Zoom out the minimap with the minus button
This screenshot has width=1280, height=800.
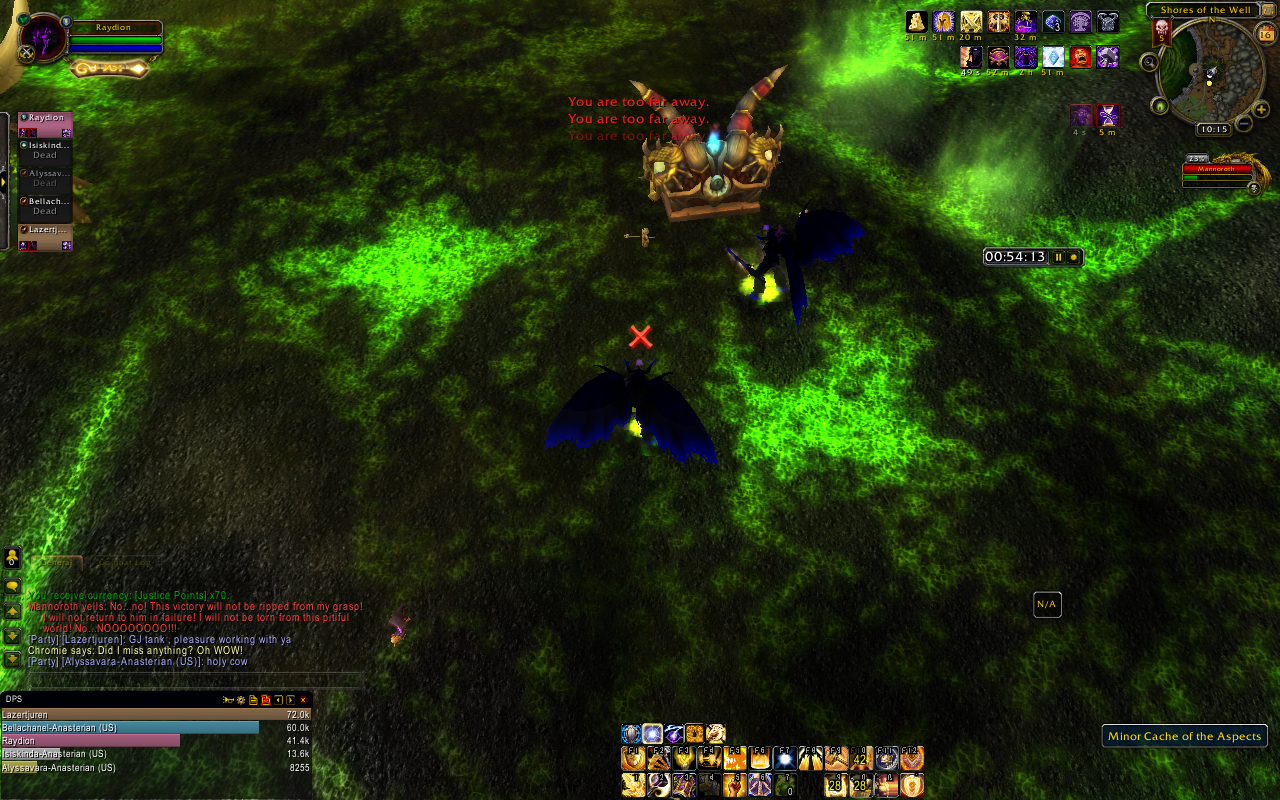tap(1244, 123)
